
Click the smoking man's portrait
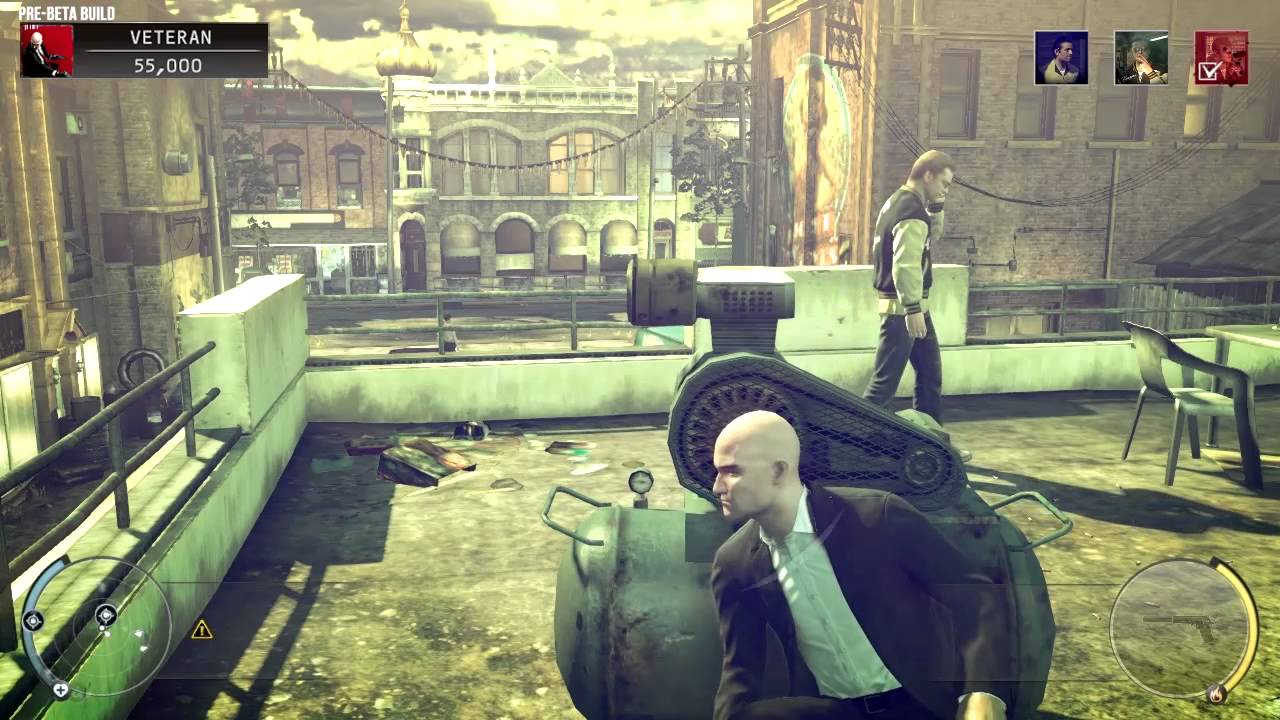point(1141,57)
